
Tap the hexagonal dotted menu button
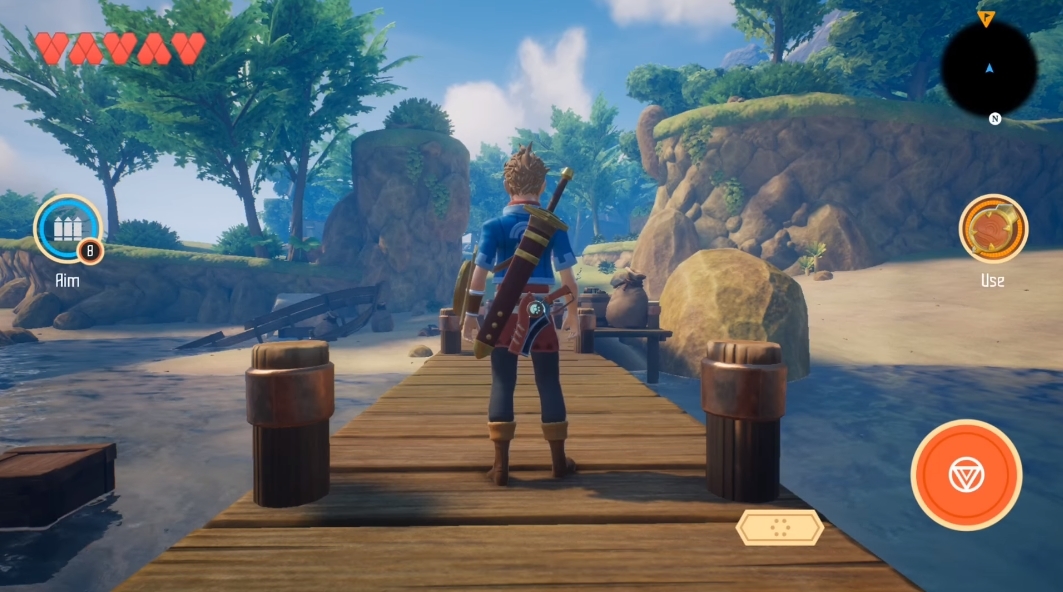(x=779, y=528)
